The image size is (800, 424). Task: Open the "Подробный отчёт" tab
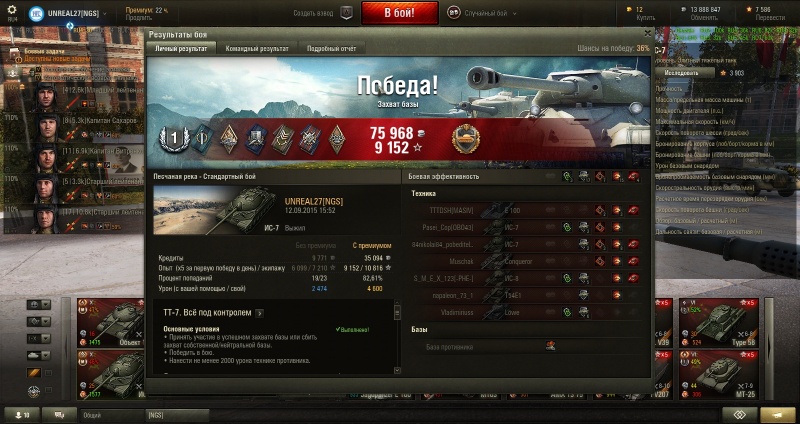click(x=334, y=48)
